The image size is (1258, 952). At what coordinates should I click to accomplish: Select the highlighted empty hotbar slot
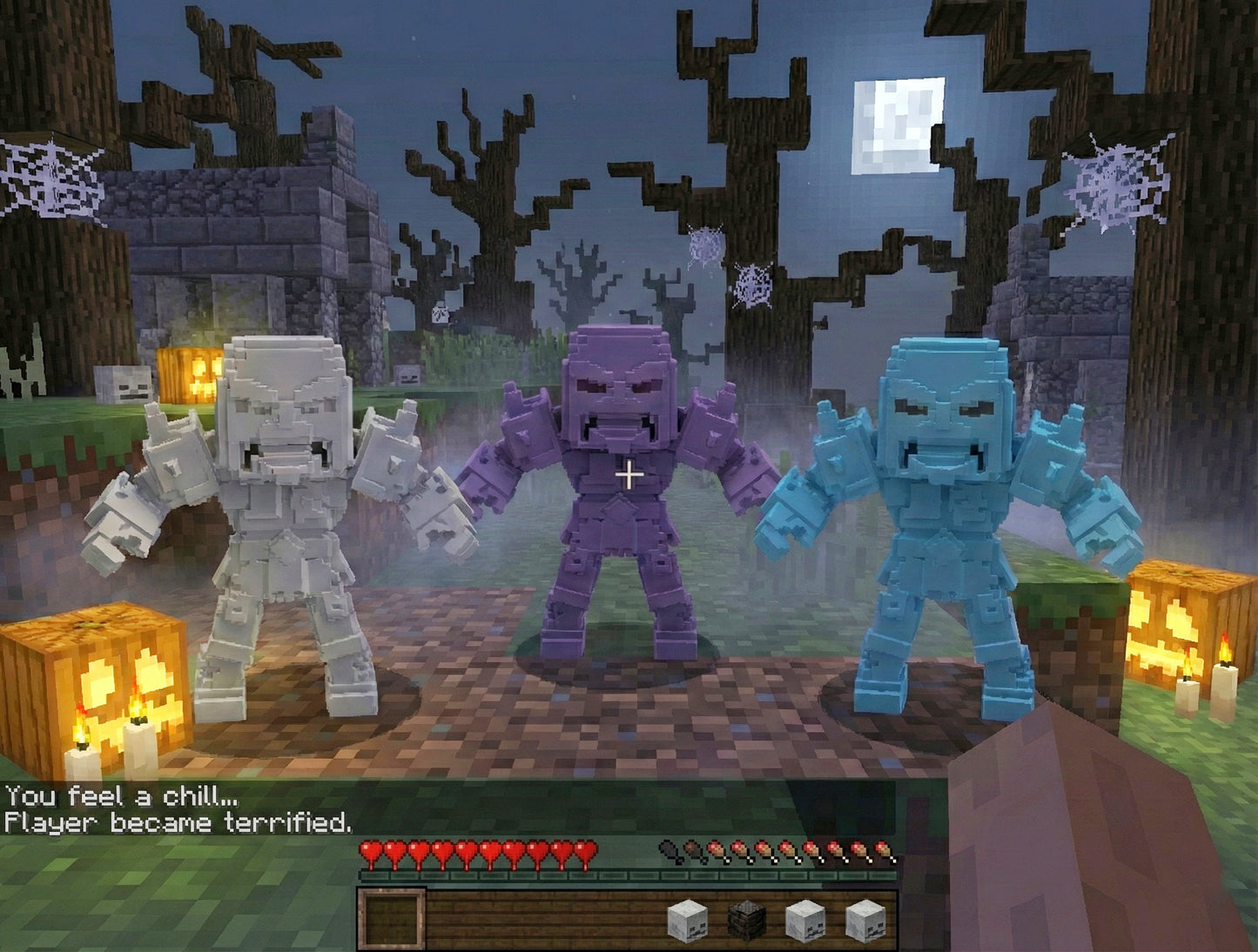(x=392, y=919)
